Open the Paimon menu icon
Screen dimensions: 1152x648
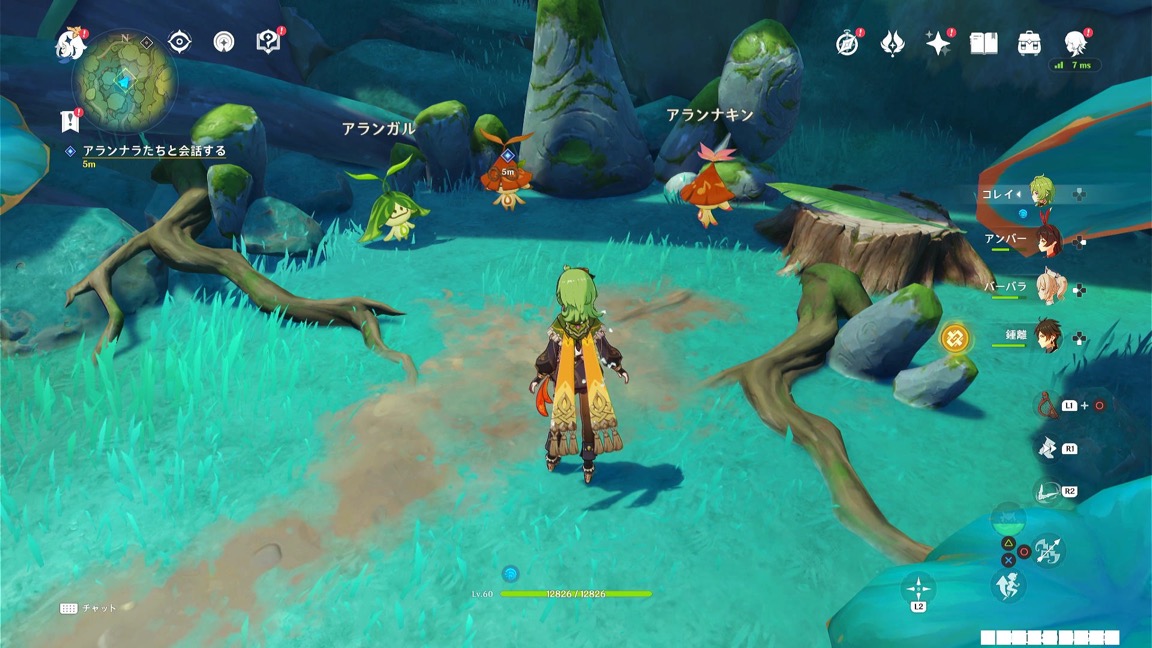[x=70, y=43]
